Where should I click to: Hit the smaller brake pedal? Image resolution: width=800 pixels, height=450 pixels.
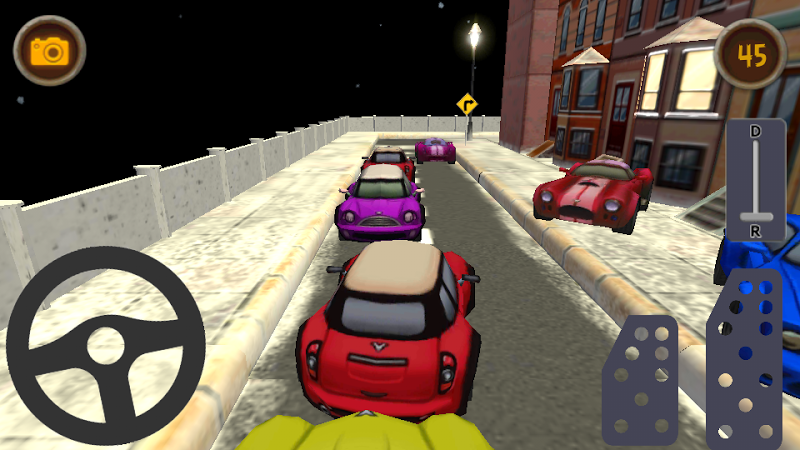(640, 380)
